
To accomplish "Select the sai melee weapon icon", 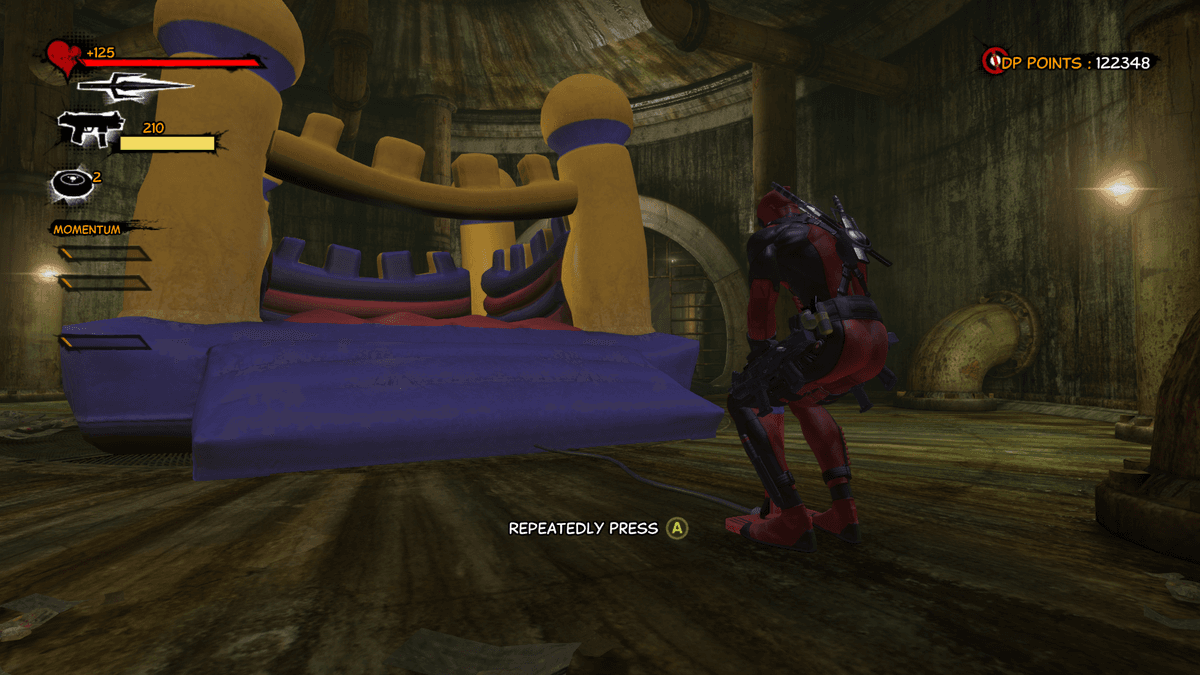I will (x=134, y=85).
